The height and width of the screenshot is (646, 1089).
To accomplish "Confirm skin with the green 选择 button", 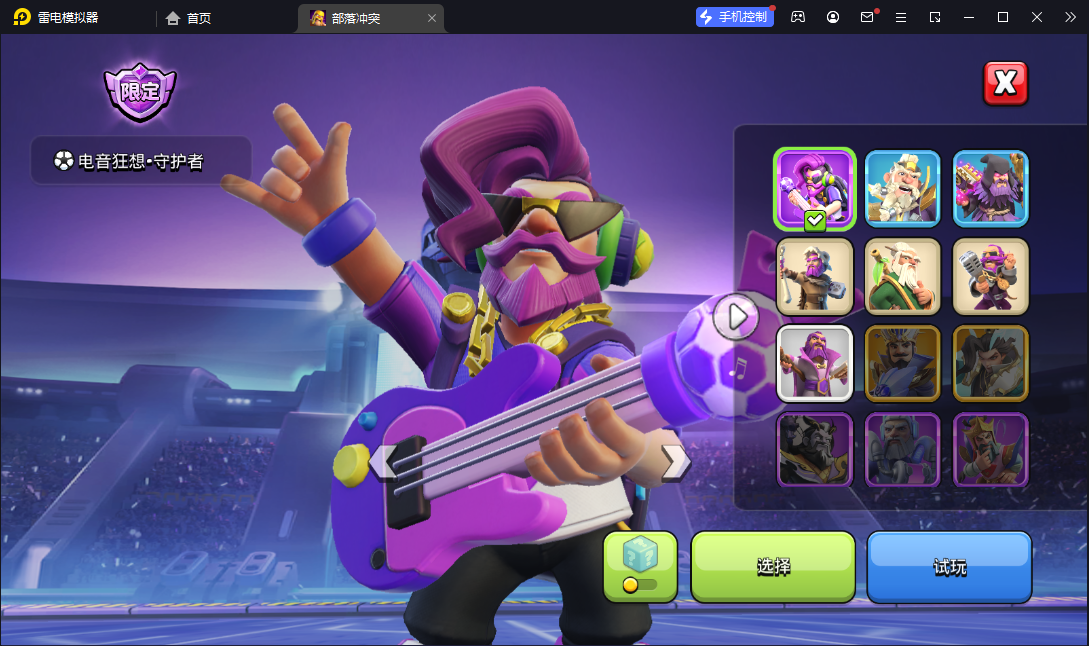I will pos(773,566).
